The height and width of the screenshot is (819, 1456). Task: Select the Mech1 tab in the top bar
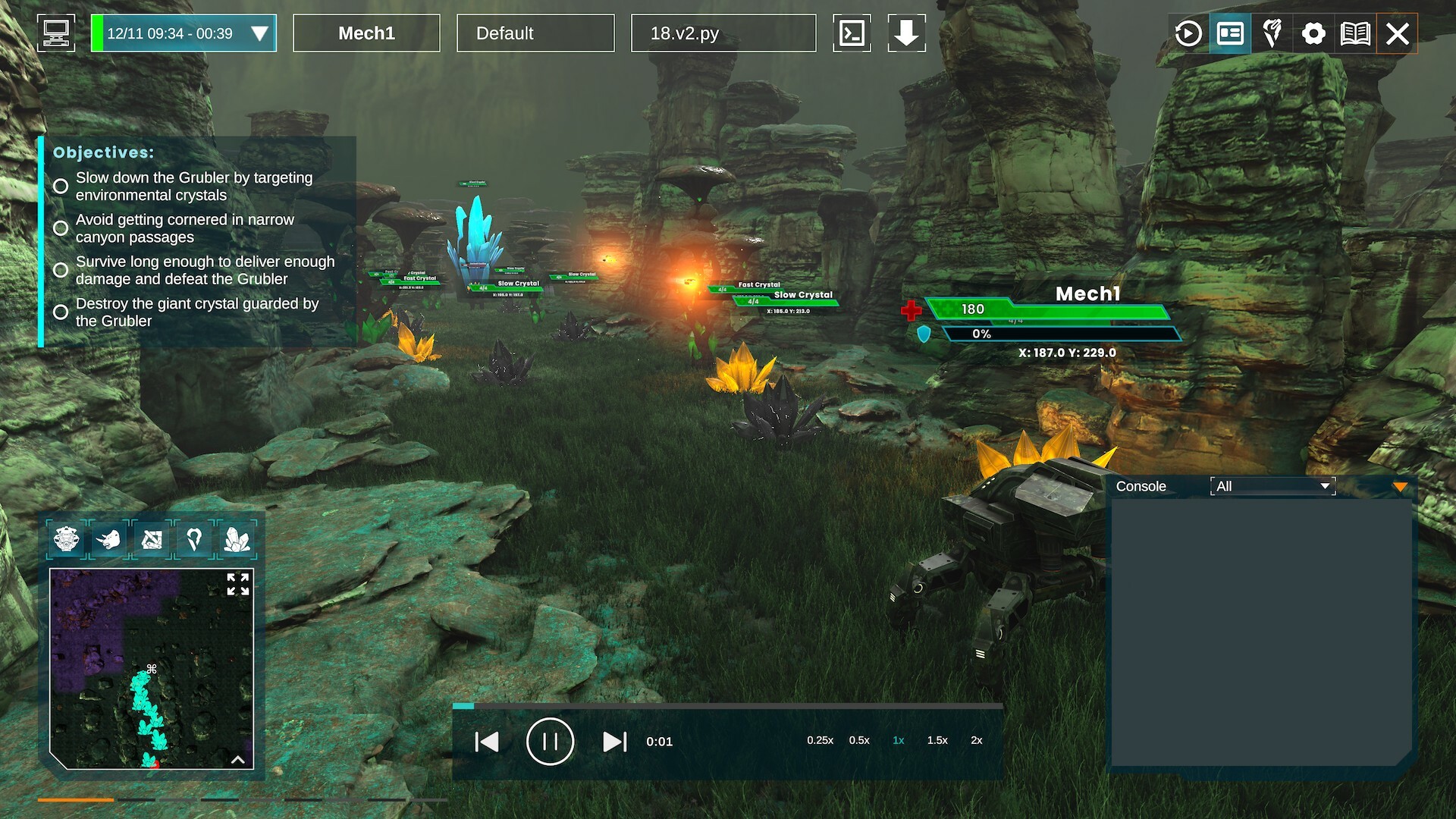(366, 33)
